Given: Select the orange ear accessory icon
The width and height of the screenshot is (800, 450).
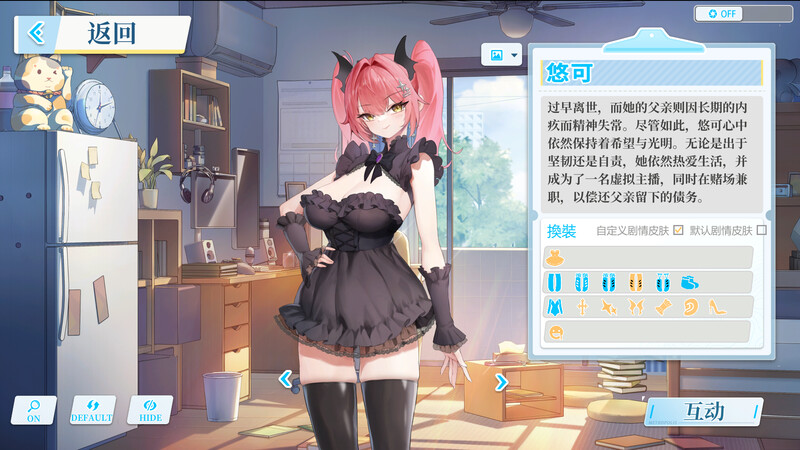Looking at the screenshot, I should pos(689,307).
